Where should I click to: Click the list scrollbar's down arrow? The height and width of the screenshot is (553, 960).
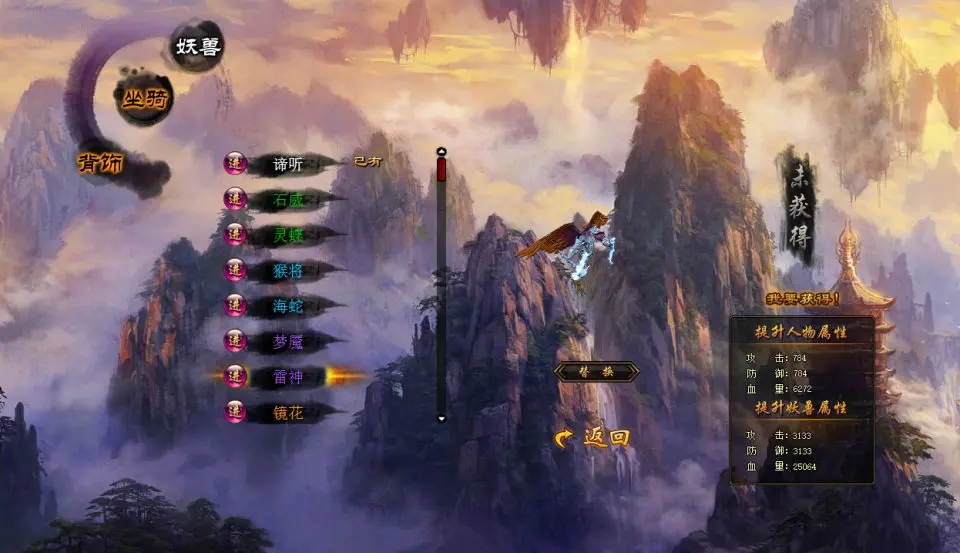[x=441, y=418]
